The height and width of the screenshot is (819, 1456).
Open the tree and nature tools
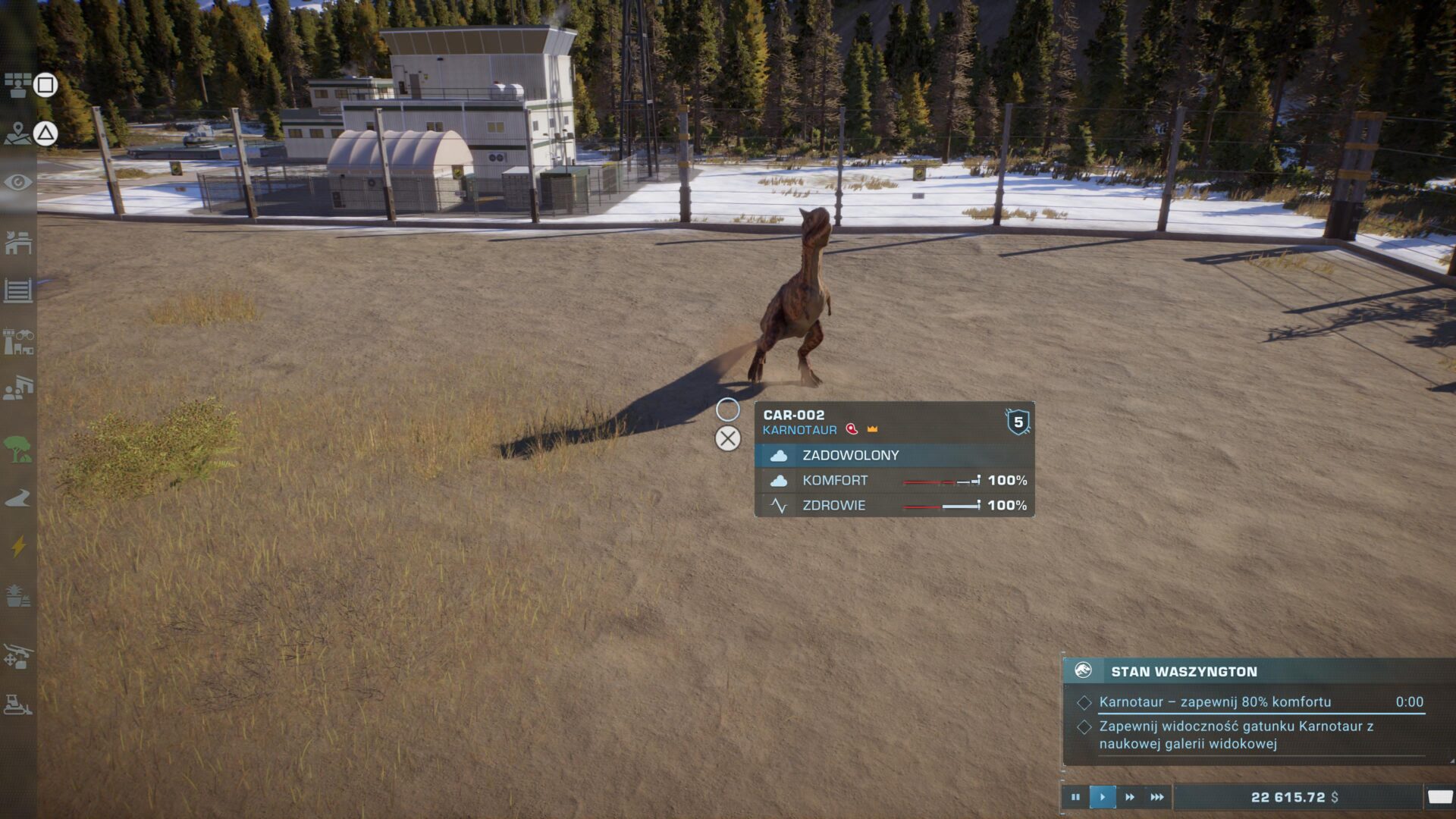coord(18,449)
